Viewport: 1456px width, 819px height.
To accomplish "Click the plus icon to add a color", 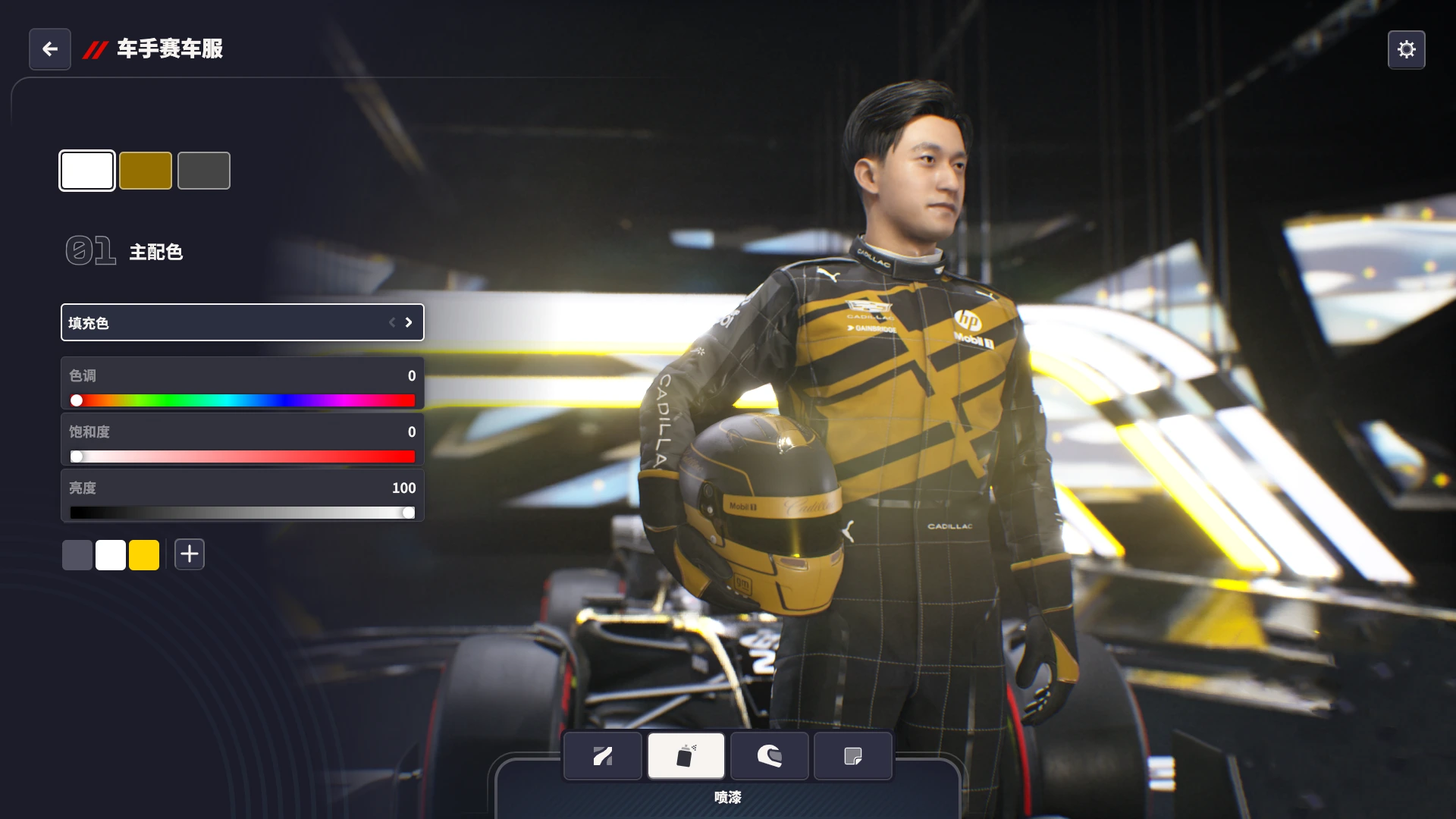I will point(189,554).
